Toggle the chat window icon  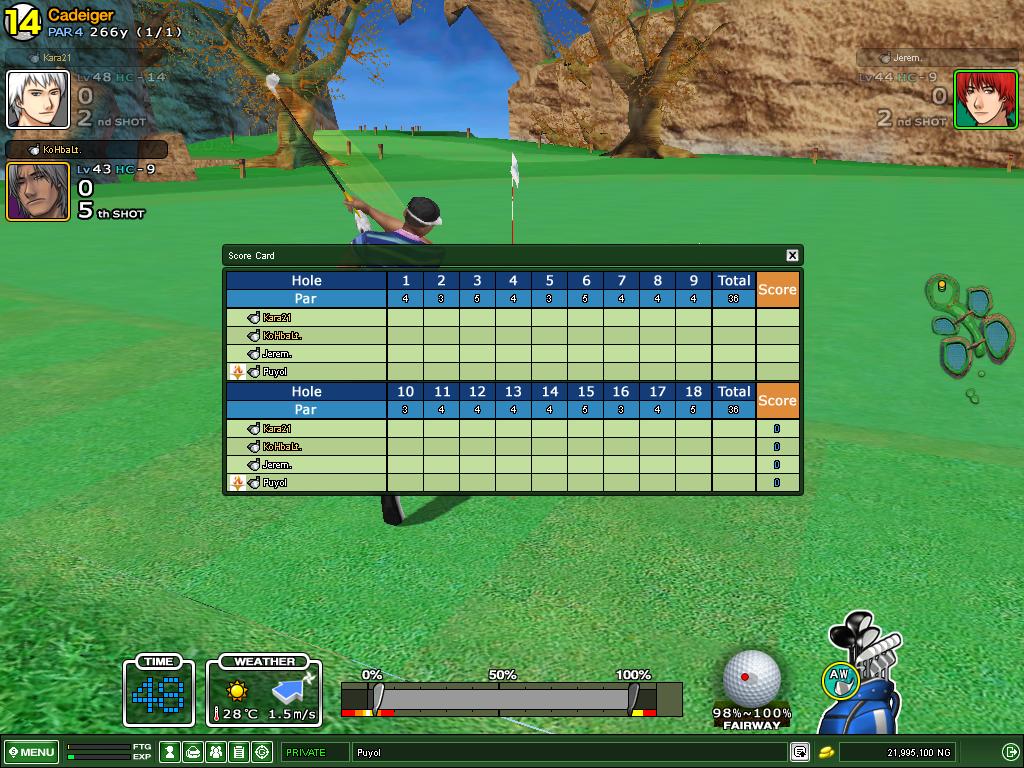tap(799, 752)
